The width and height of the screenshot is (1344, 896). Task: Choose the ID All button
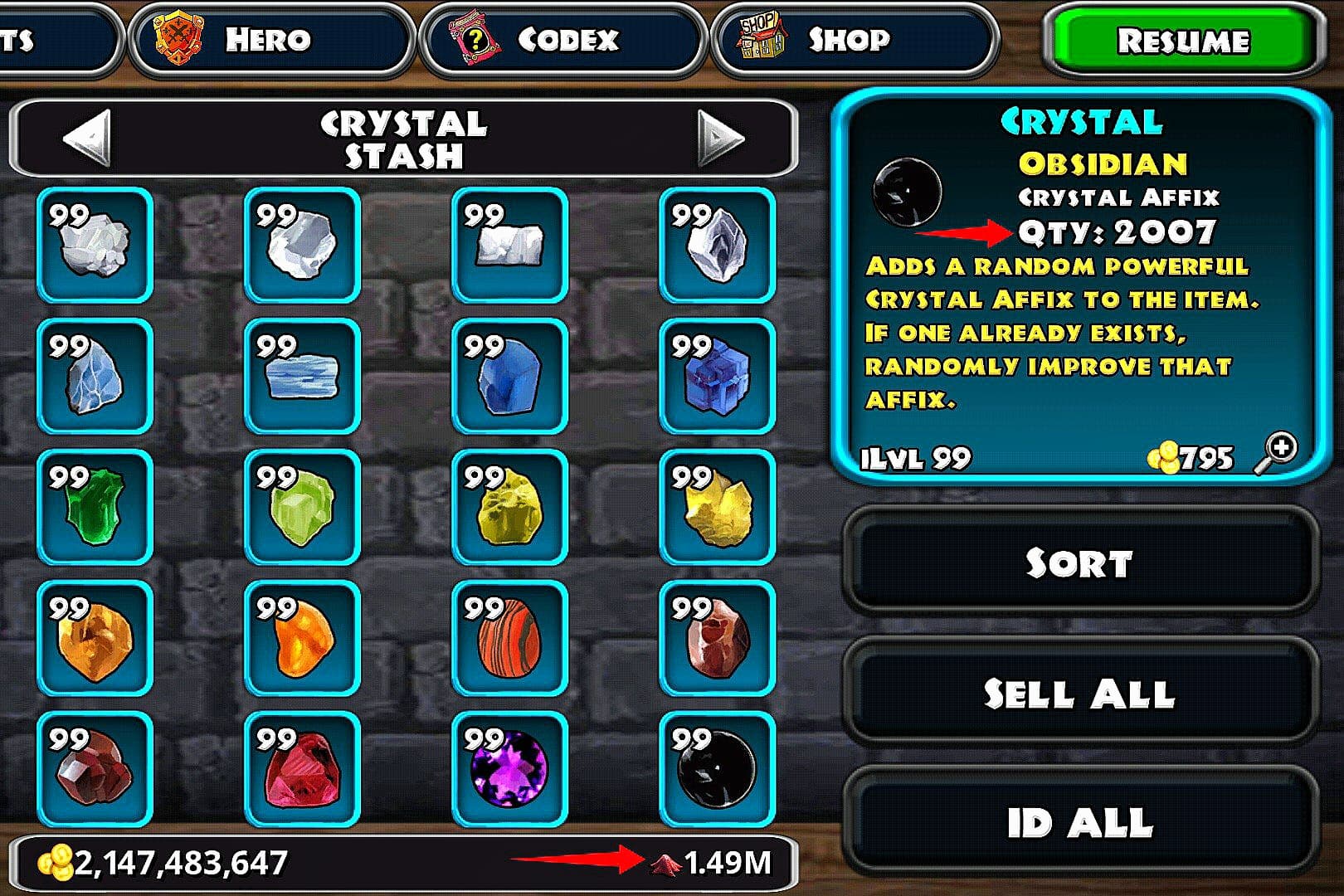click(1079, 823)
